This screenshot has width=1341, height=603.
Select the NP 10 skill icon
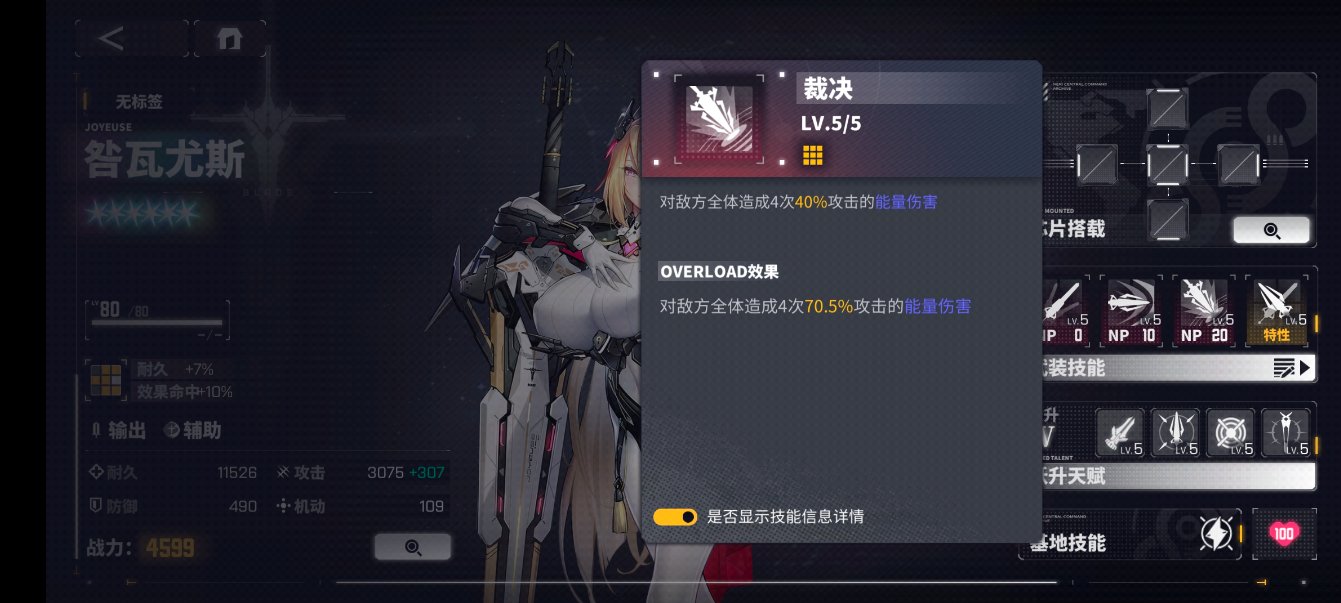tap(1134, 311)
